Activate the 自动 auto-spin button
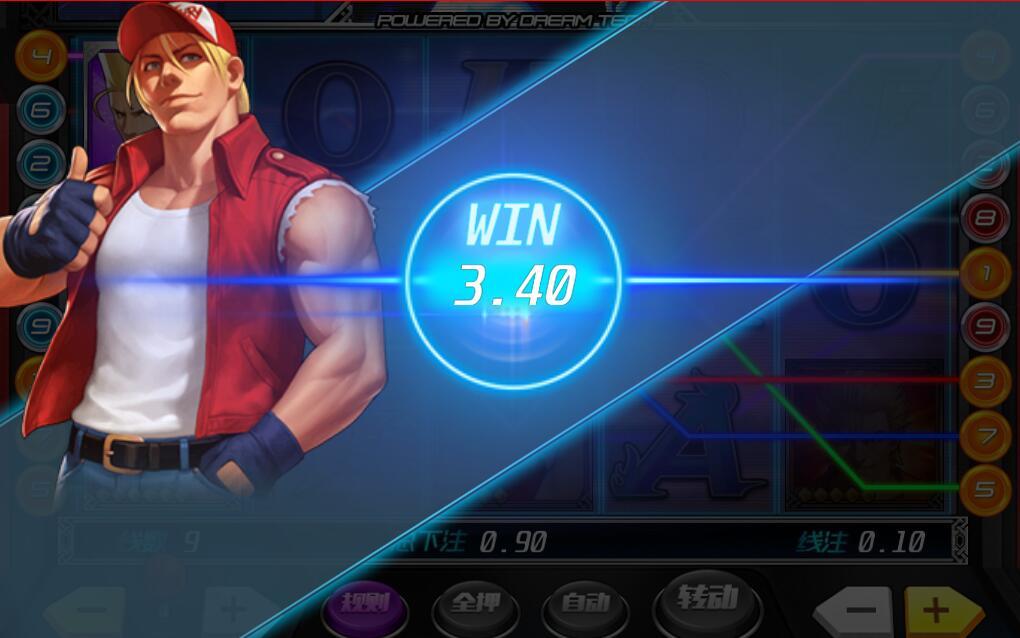This screenshot has height=638, width=1020. coord(584,603)
